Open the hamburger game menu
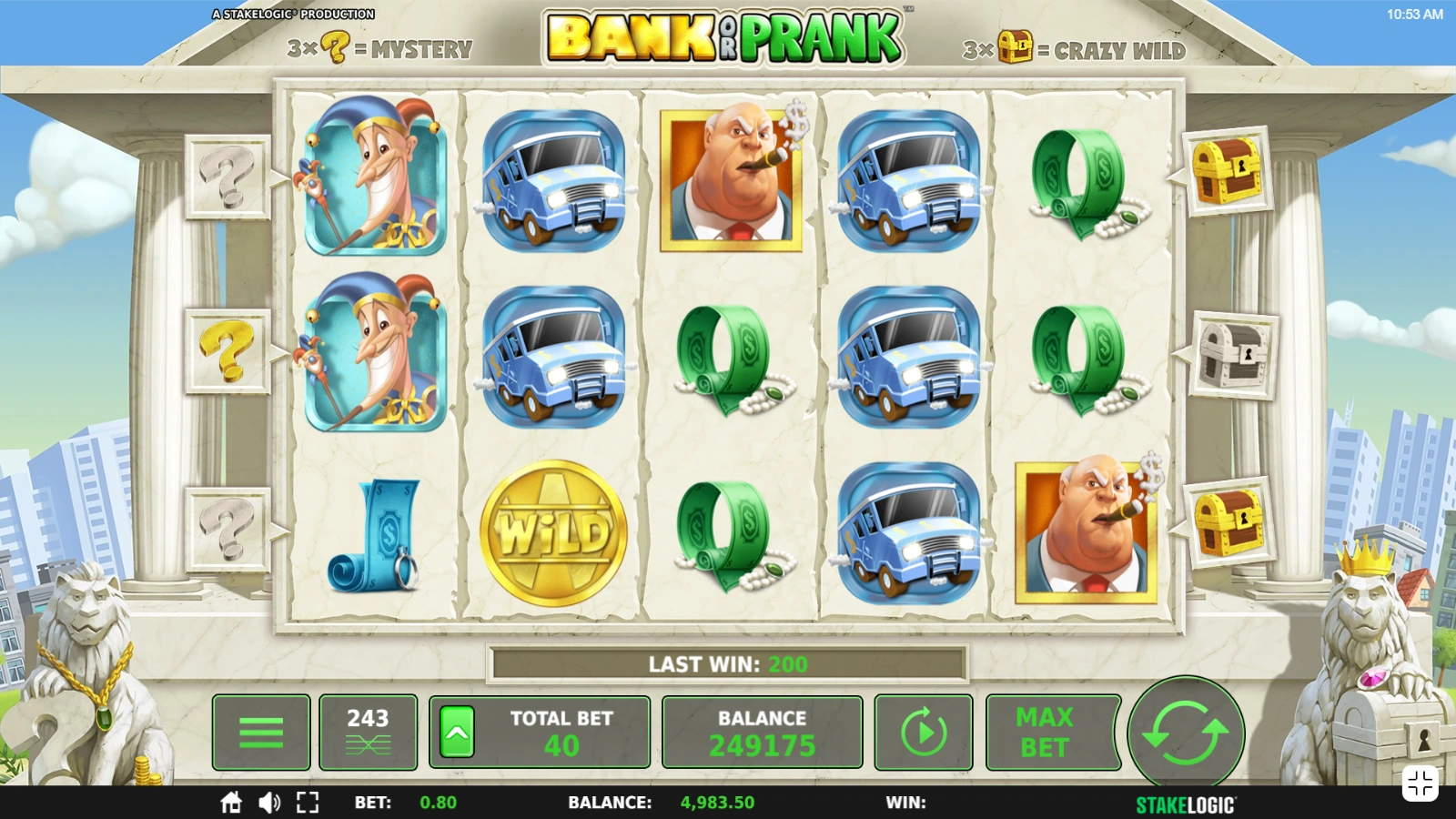1456x819 pixels. (x=261, y=731)
